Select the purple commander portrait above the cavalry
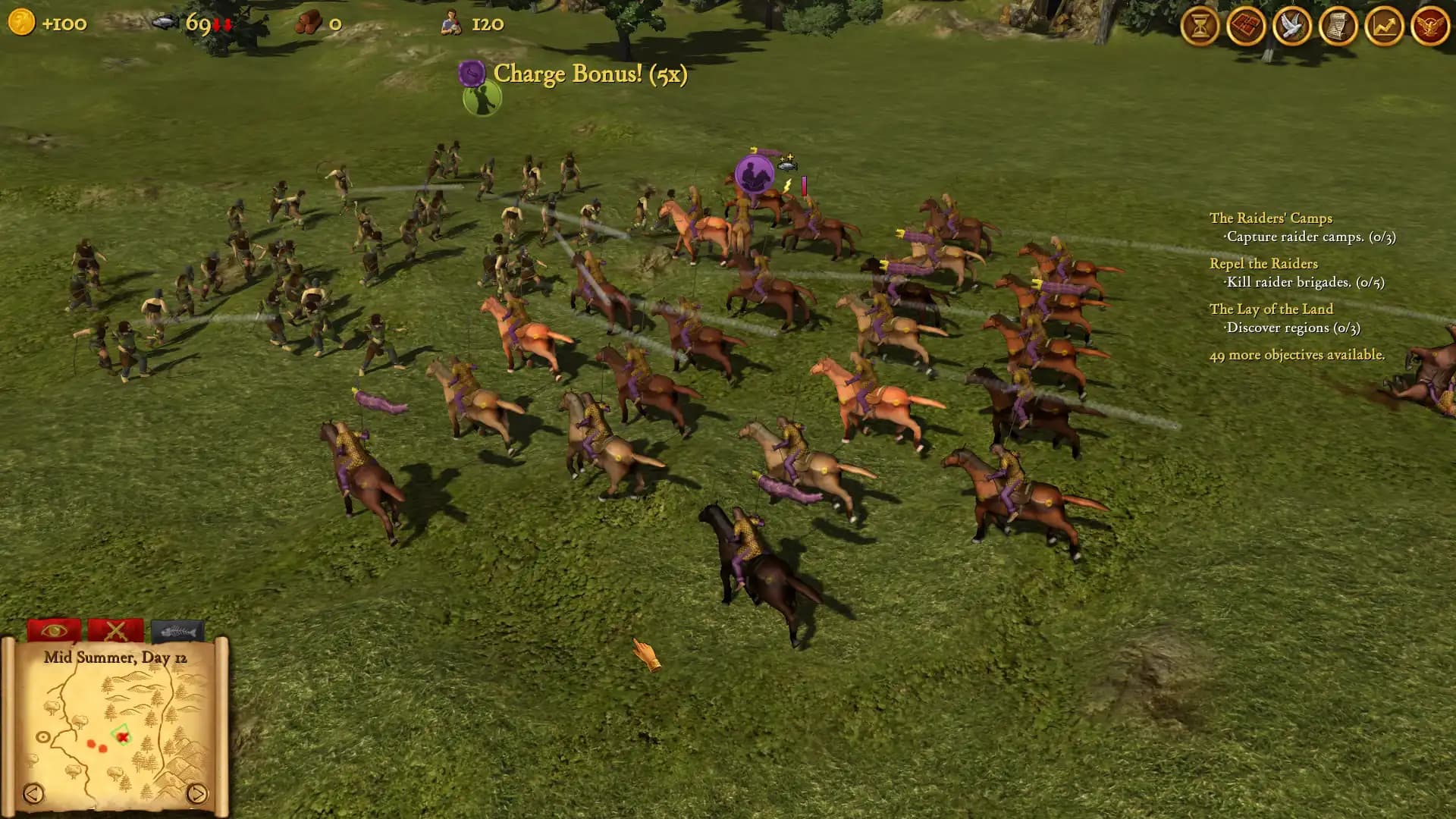 pyautogui.click(x=752, y=174)
